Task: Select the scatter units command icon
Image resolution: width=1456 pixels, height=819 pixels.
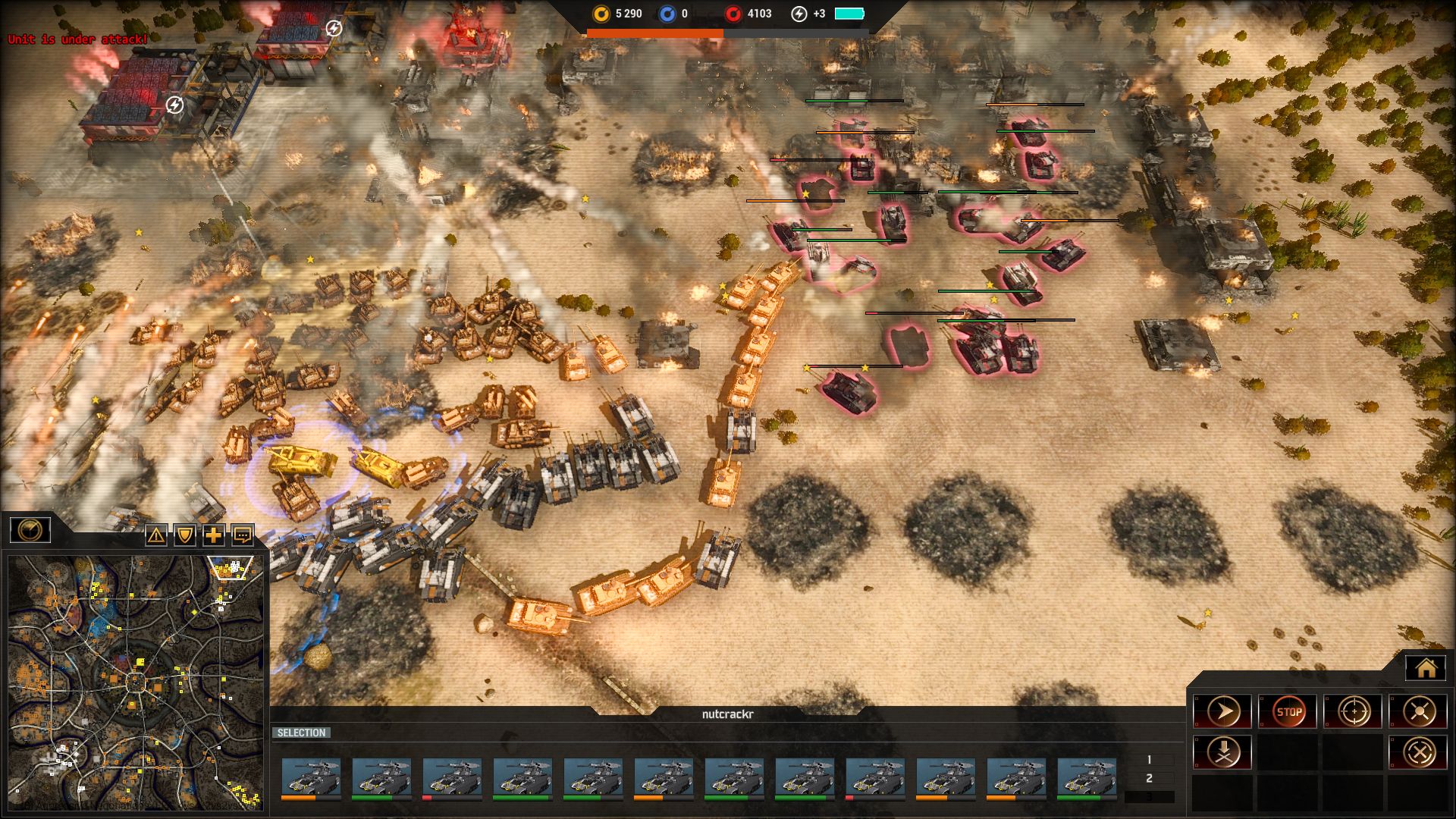Action: pyautogui.click(x=1418, y=712)
